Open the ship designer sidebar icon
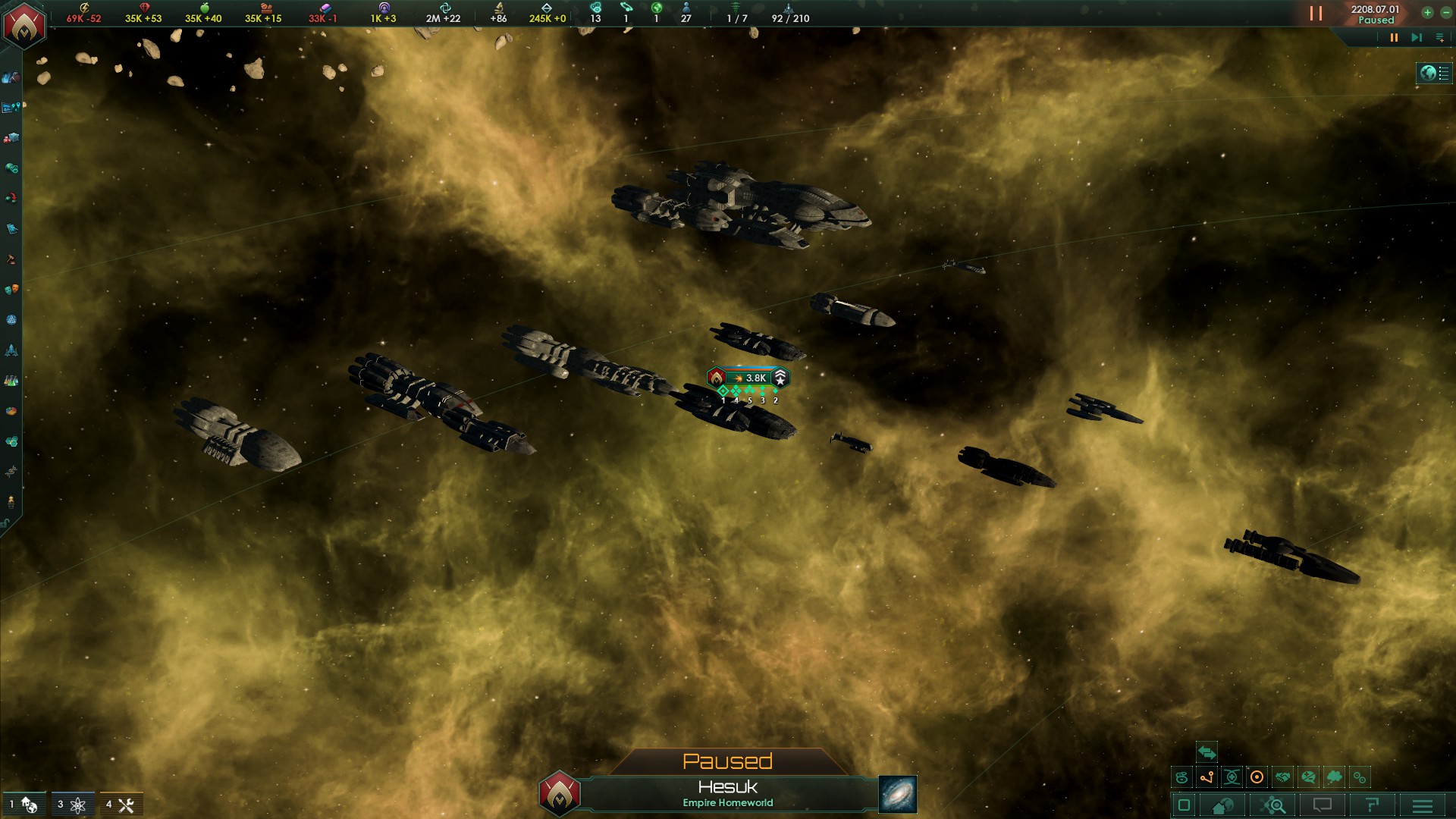 coord(11,350)
